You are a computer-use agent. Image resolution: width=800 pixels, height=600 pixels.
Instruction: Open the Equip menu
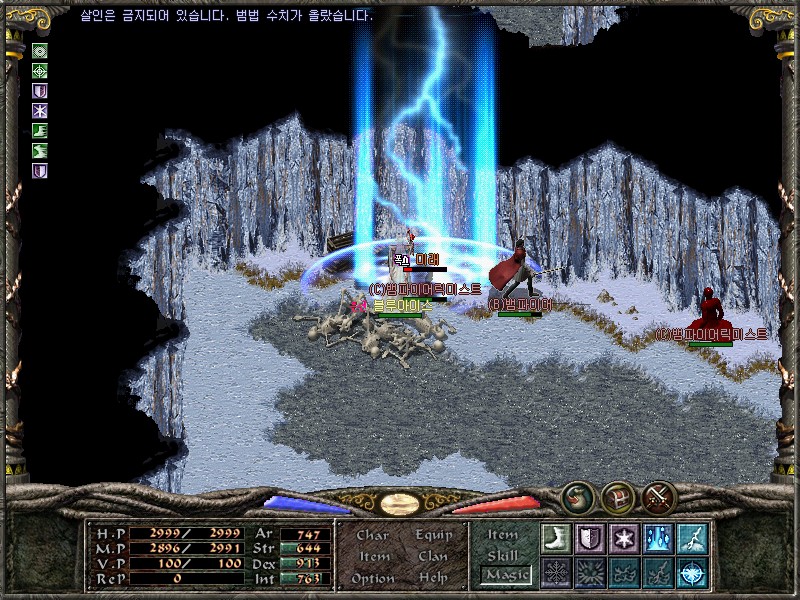[x=433, y=535]
